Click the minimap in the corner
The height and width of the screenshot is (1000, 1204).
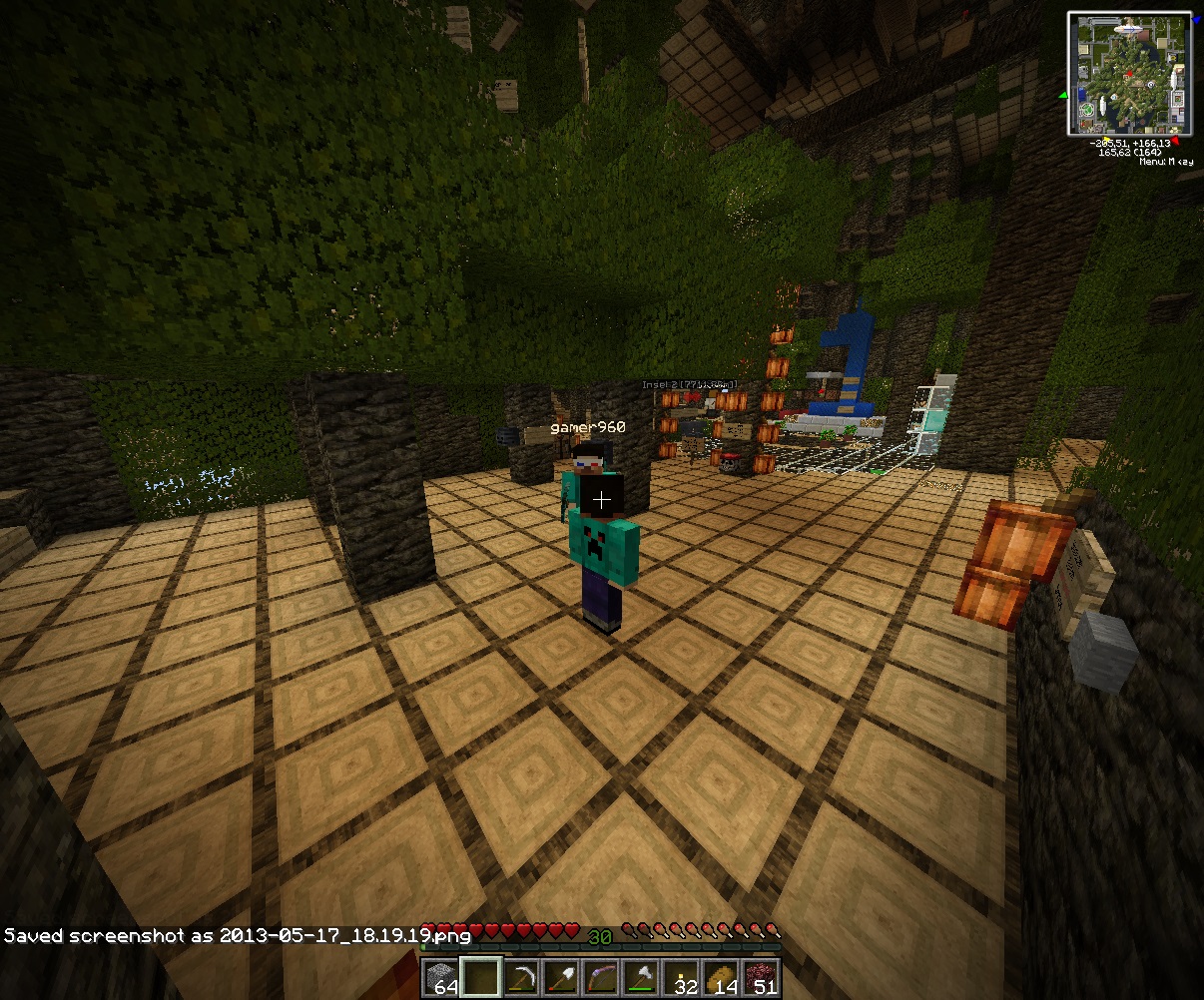coord(1129,73)
